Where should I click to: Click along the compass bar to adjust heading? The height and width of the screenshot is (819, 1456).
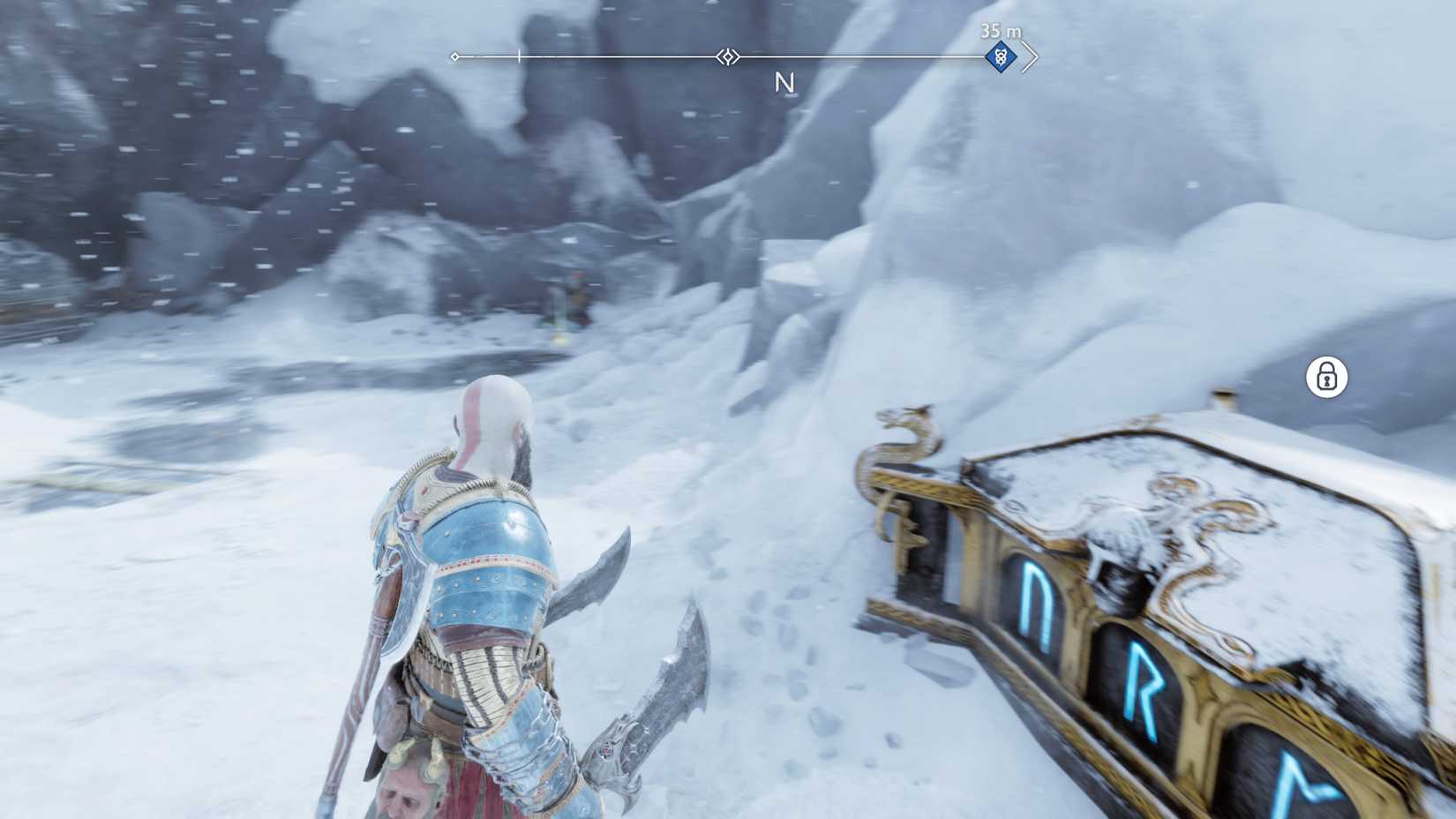point(618,56)
